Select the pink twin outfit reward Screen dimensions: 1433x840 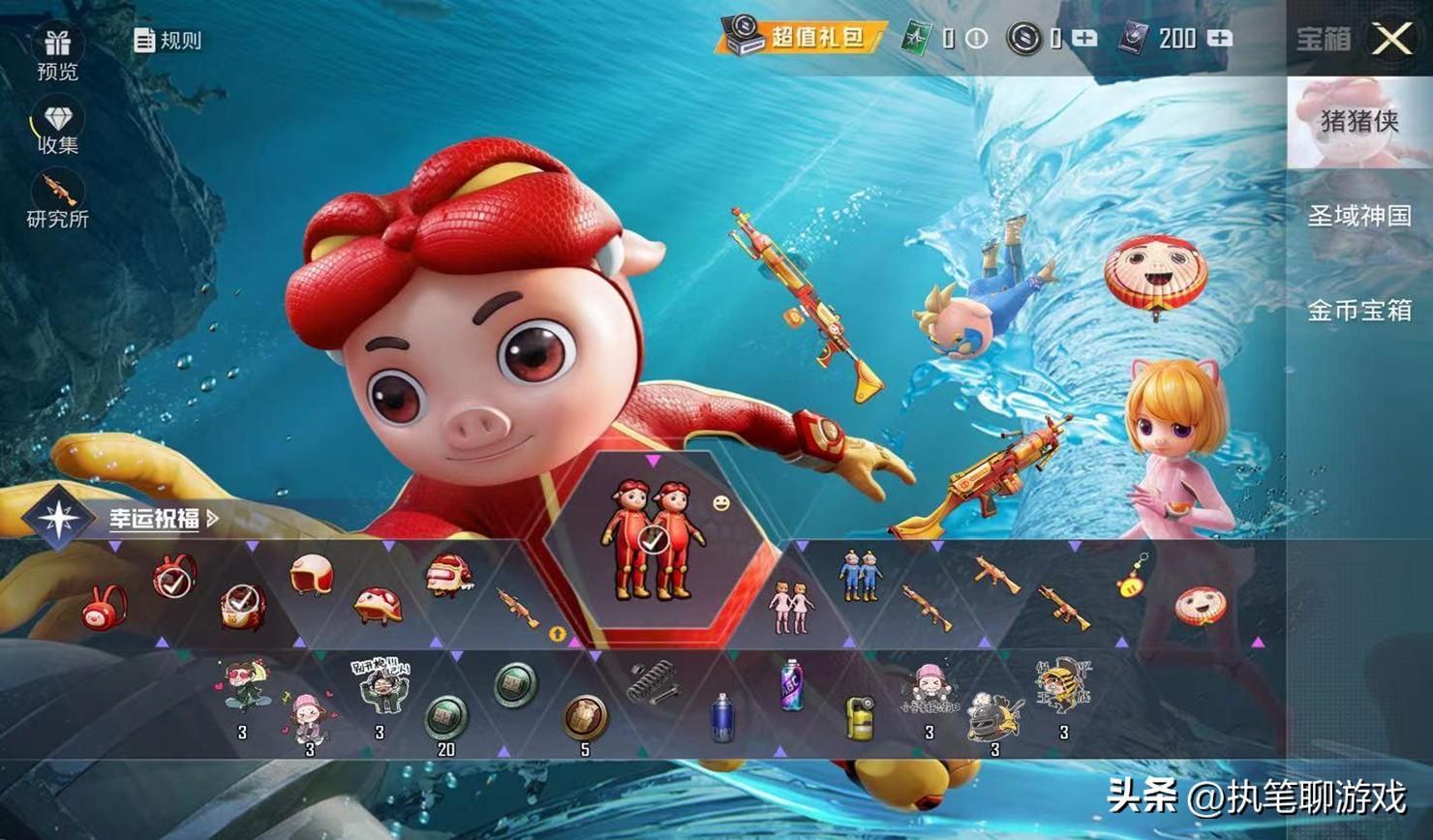[791, 608]
